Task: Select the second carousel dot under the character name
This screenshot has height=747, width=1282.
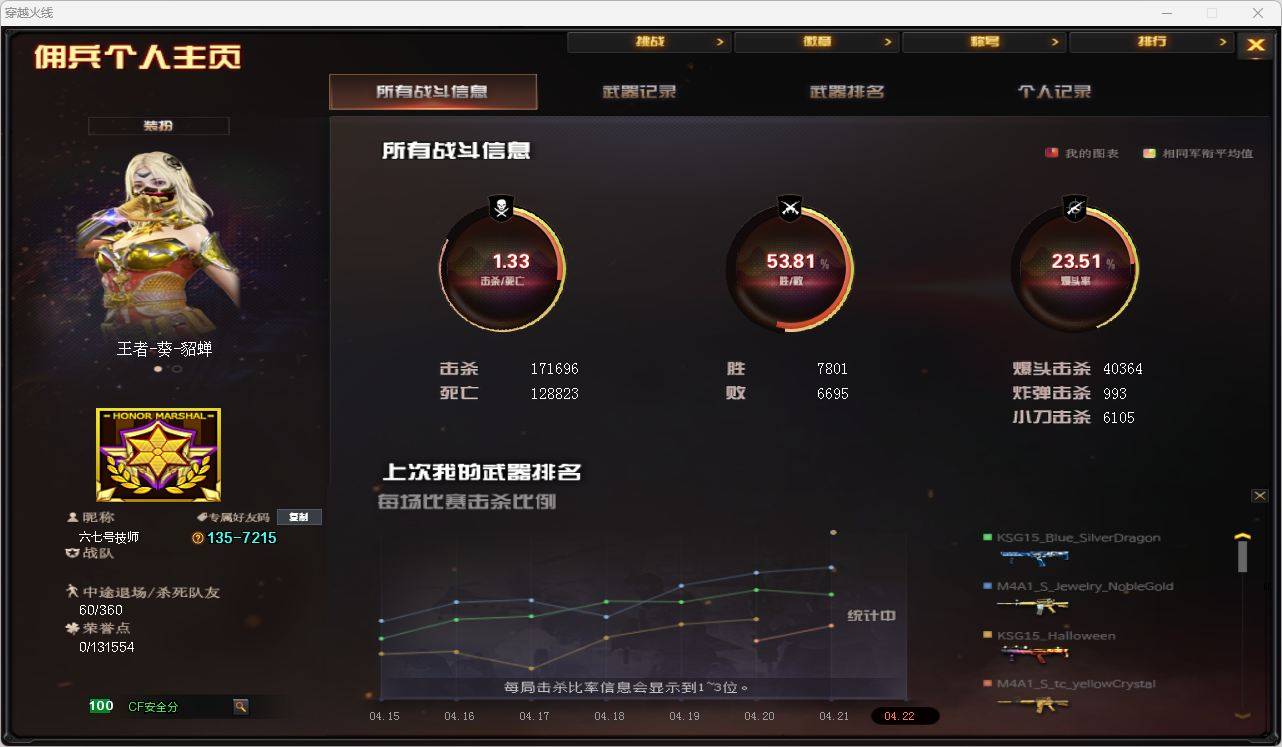Action: tap(177, 369)
